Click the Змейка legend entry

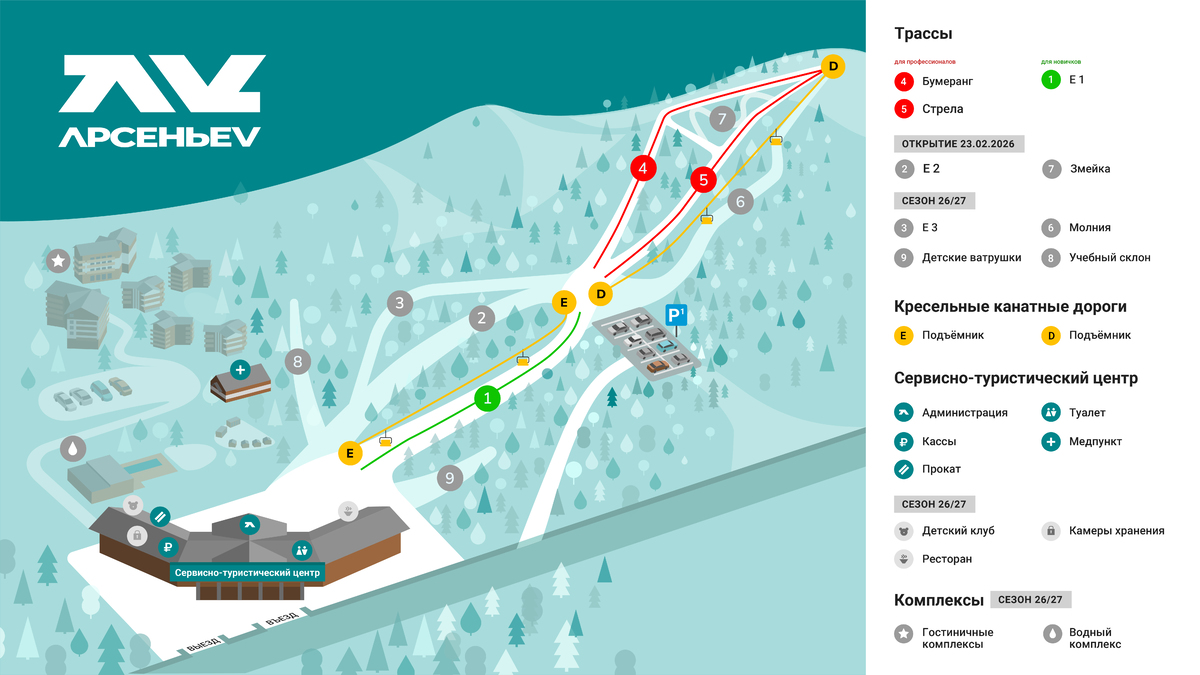click(1089, 169)
